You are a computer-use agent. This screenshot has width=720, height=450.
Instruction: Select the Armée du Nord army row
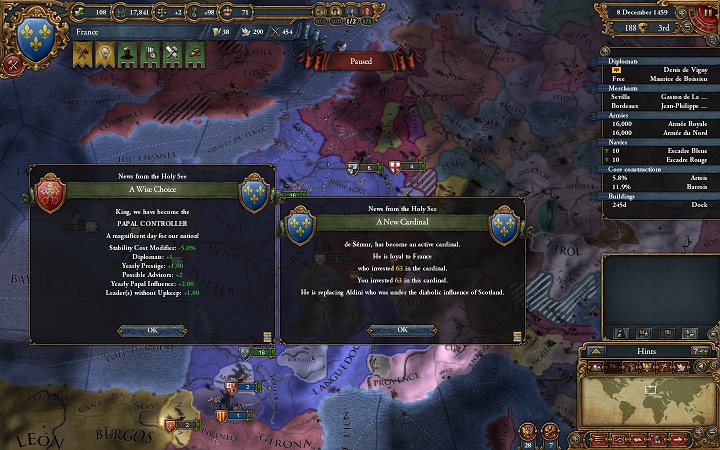pyautogui.click(x=659, y=131)
